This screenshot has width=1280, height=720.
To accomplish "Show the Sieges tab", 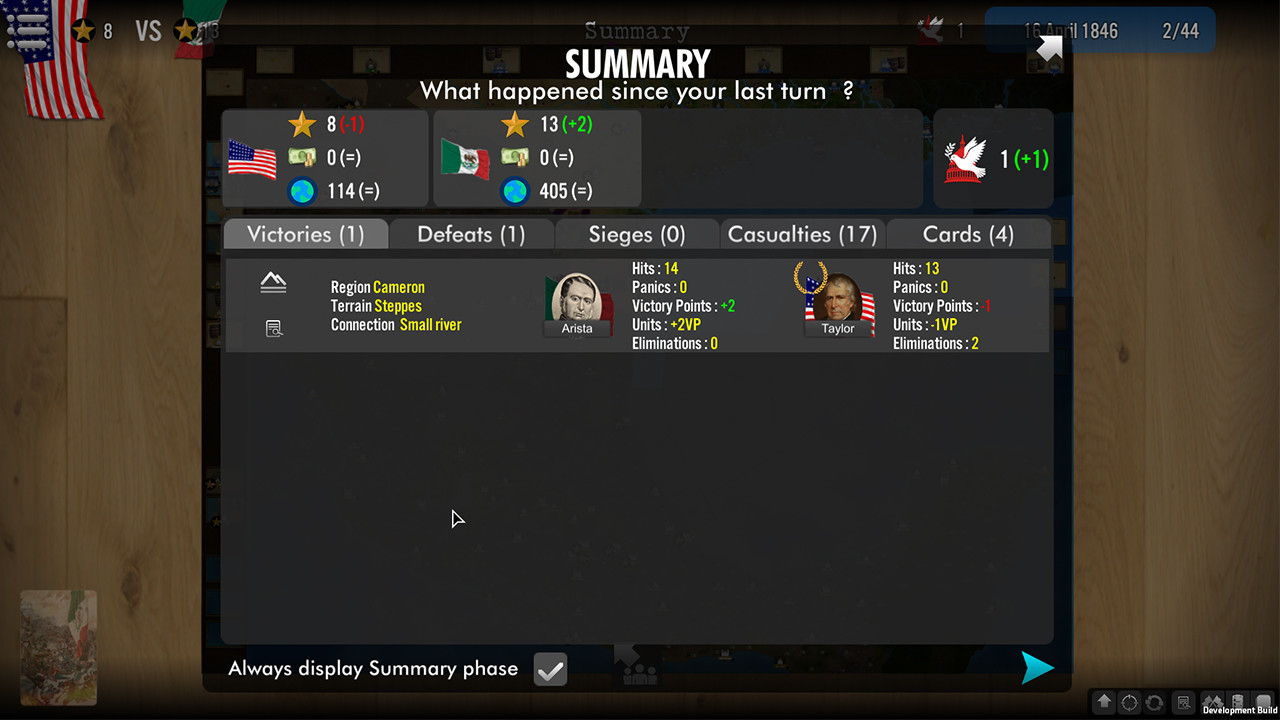I will pyautogui.click(x=637, y=234).
